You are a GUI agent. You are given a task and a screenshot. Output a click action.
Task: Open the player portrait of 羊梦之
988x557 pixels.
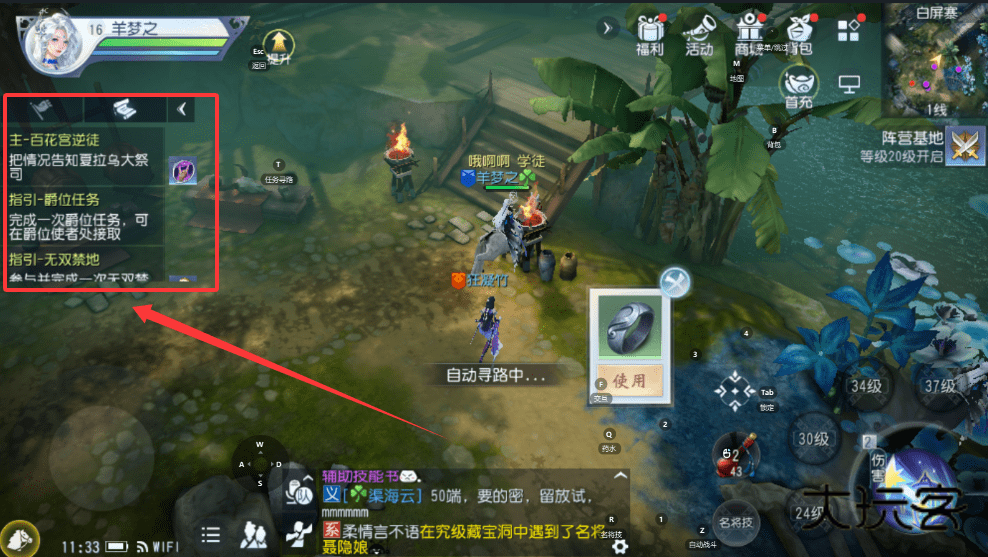click(x=53, y=45)
